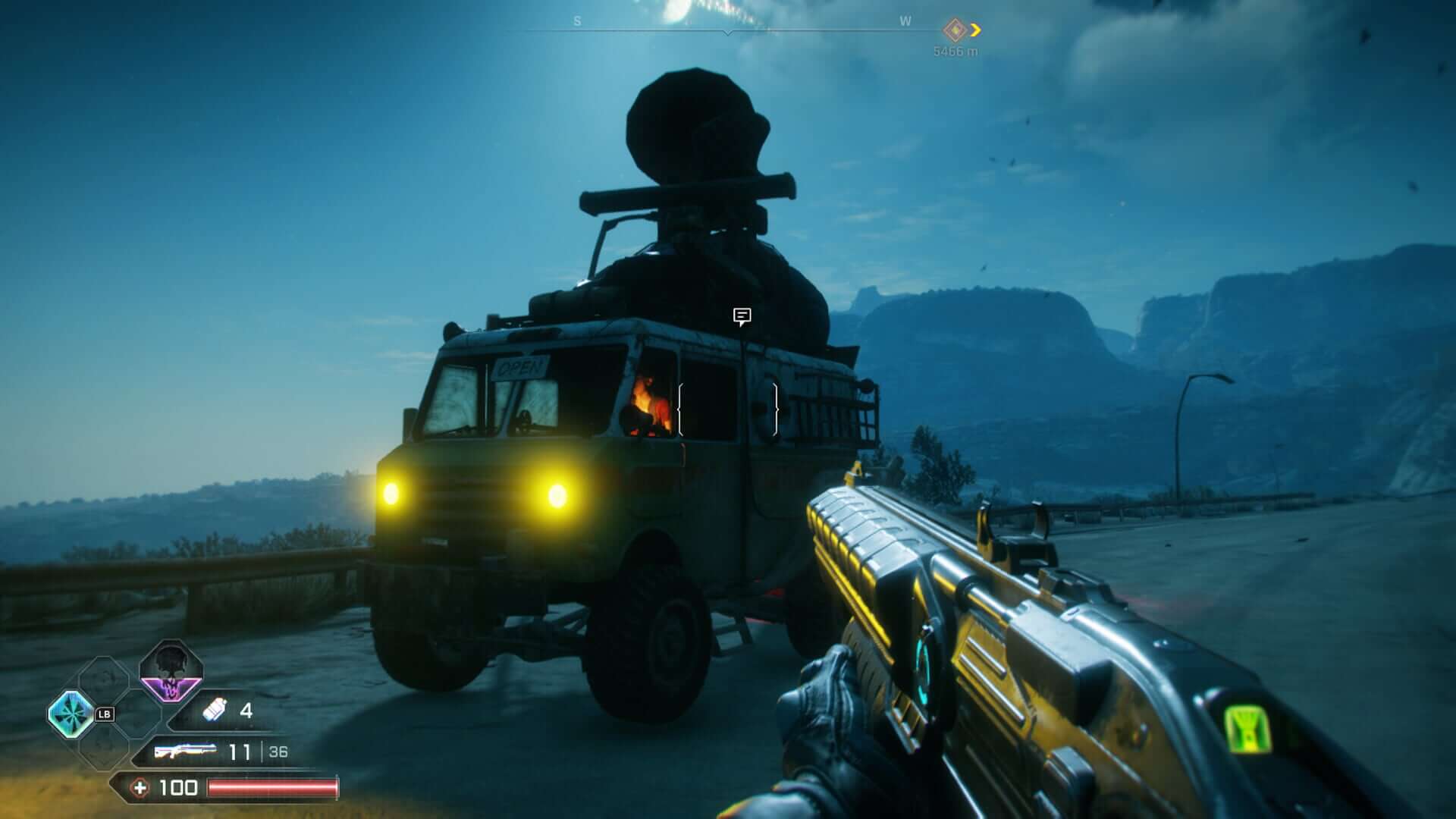Image resolution: width=1456 pixels, height=819 pixels.
Task: Use the health infusion bottle icon
Action: 215,710
